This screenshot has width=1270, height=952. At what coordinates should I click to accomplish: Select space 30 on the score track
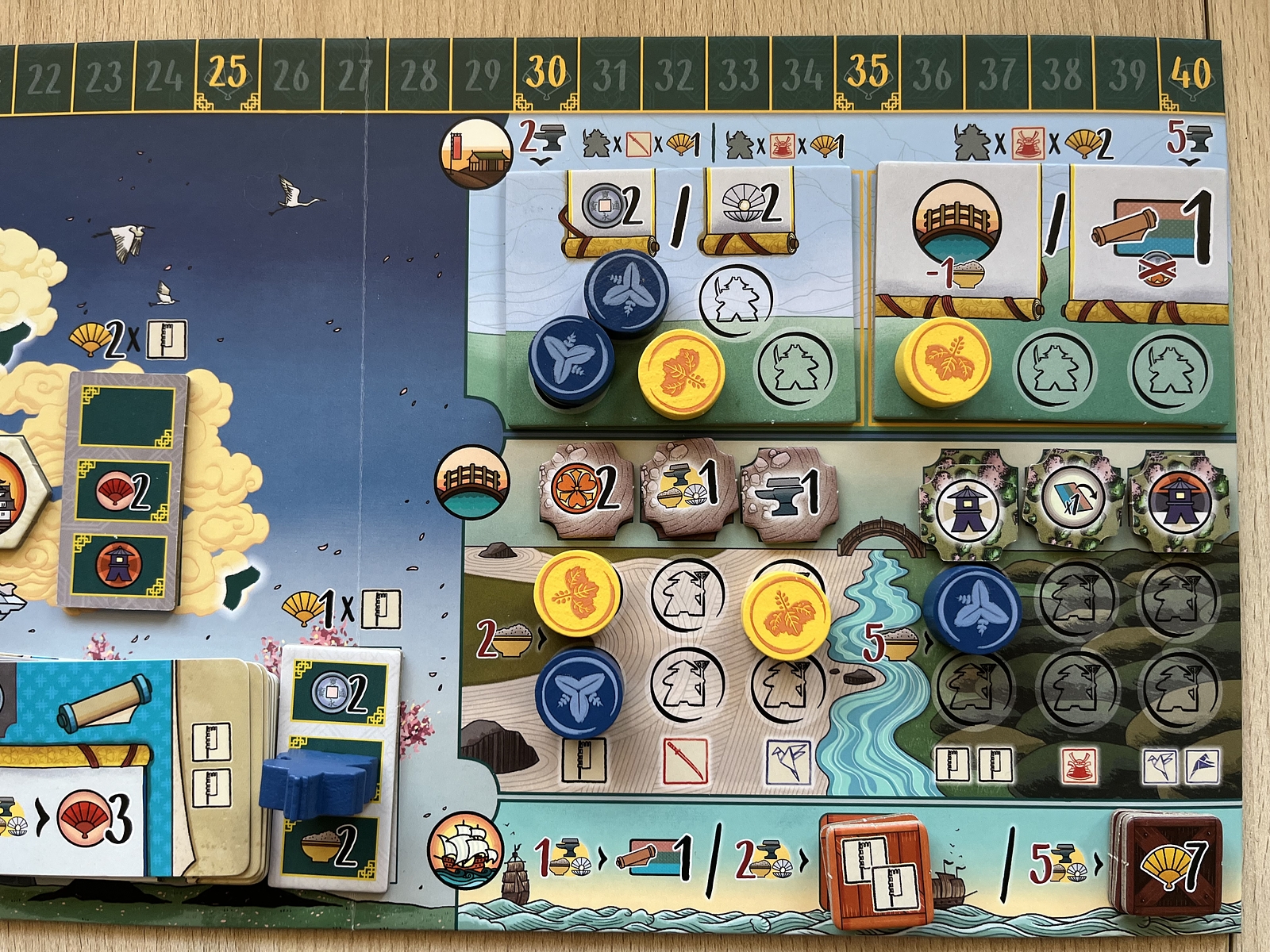(x=547, y=75)
